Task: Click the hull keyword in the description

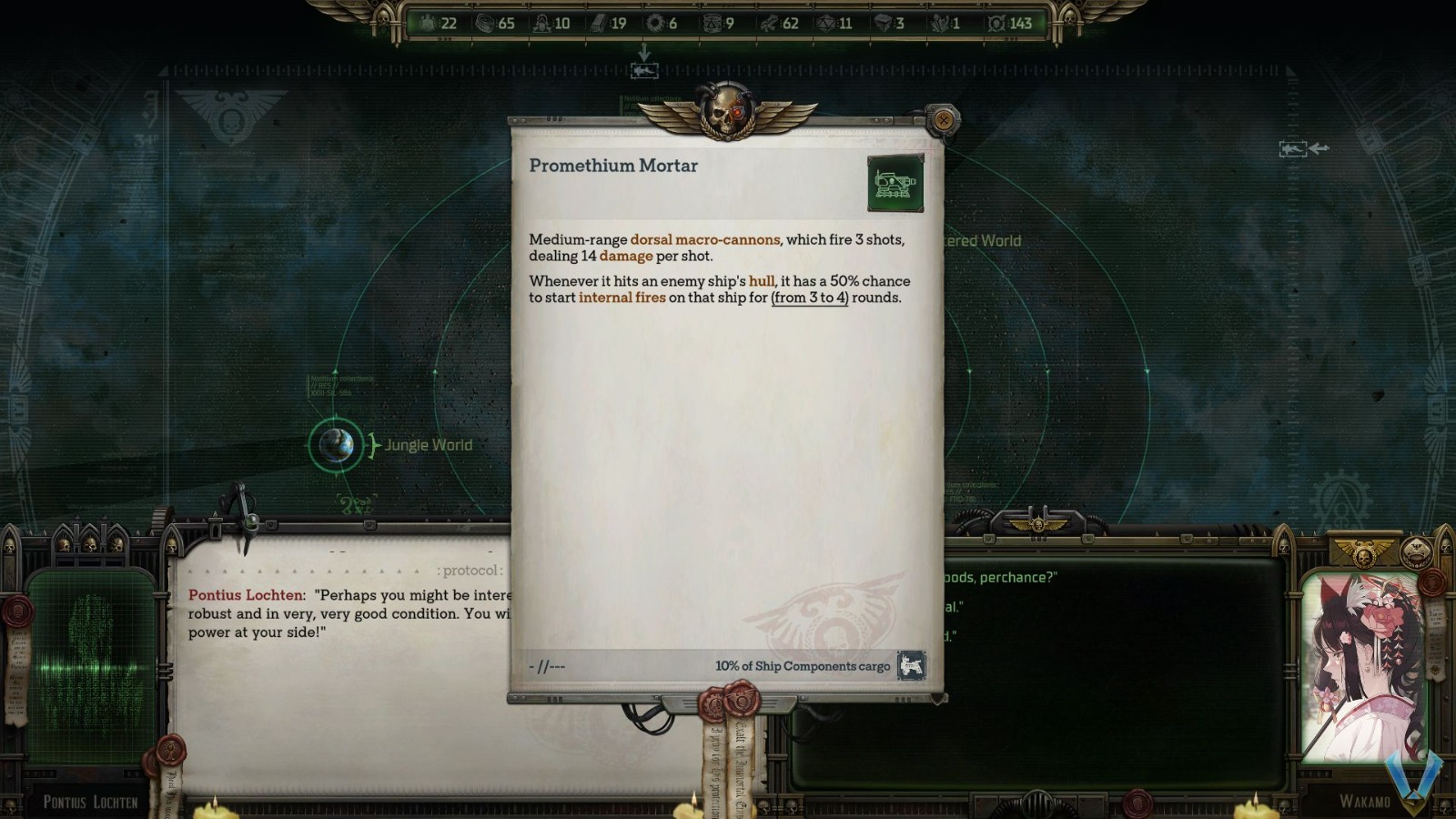Action: pyautogui.click(x=761, y=281)
